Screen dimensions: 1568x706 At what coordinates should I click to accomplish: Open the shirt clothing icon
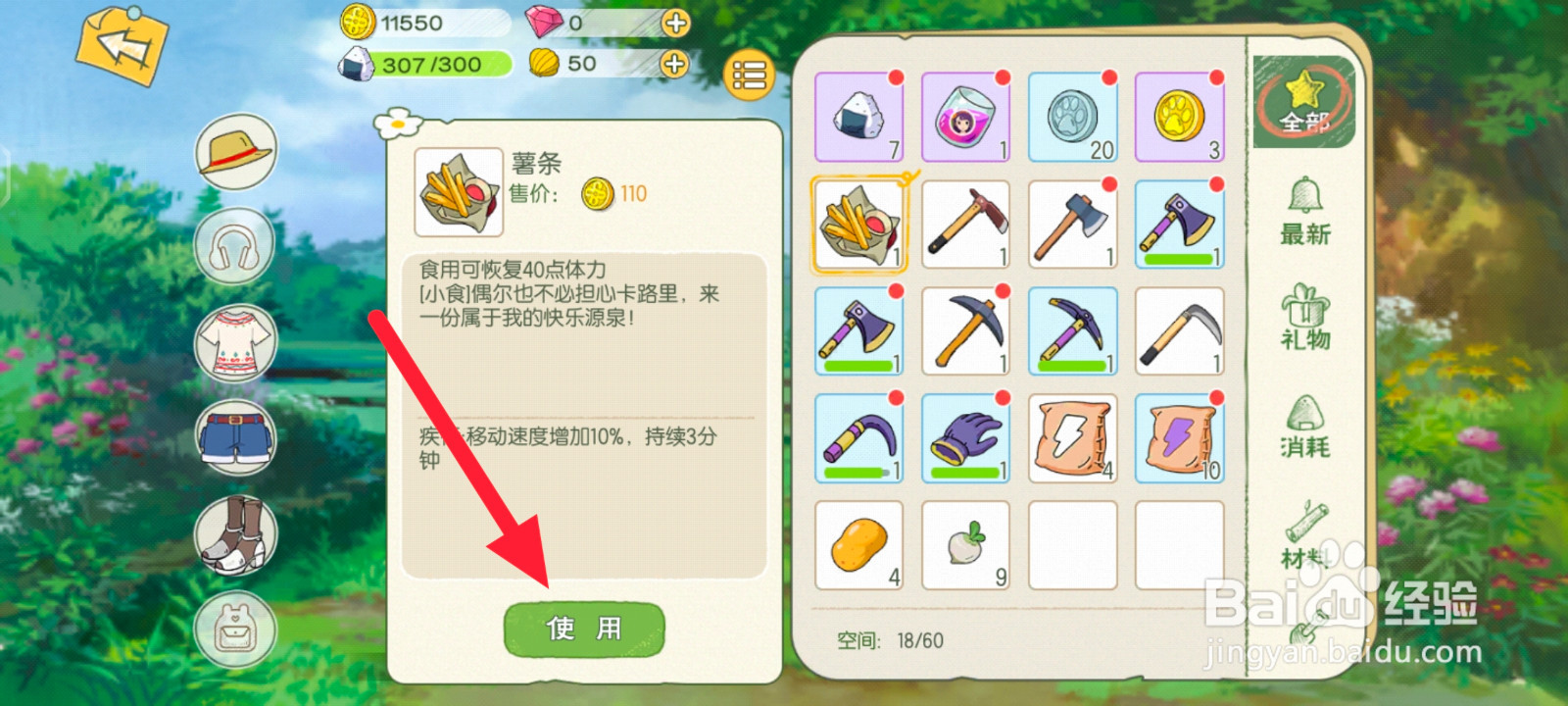coord(234,344)
